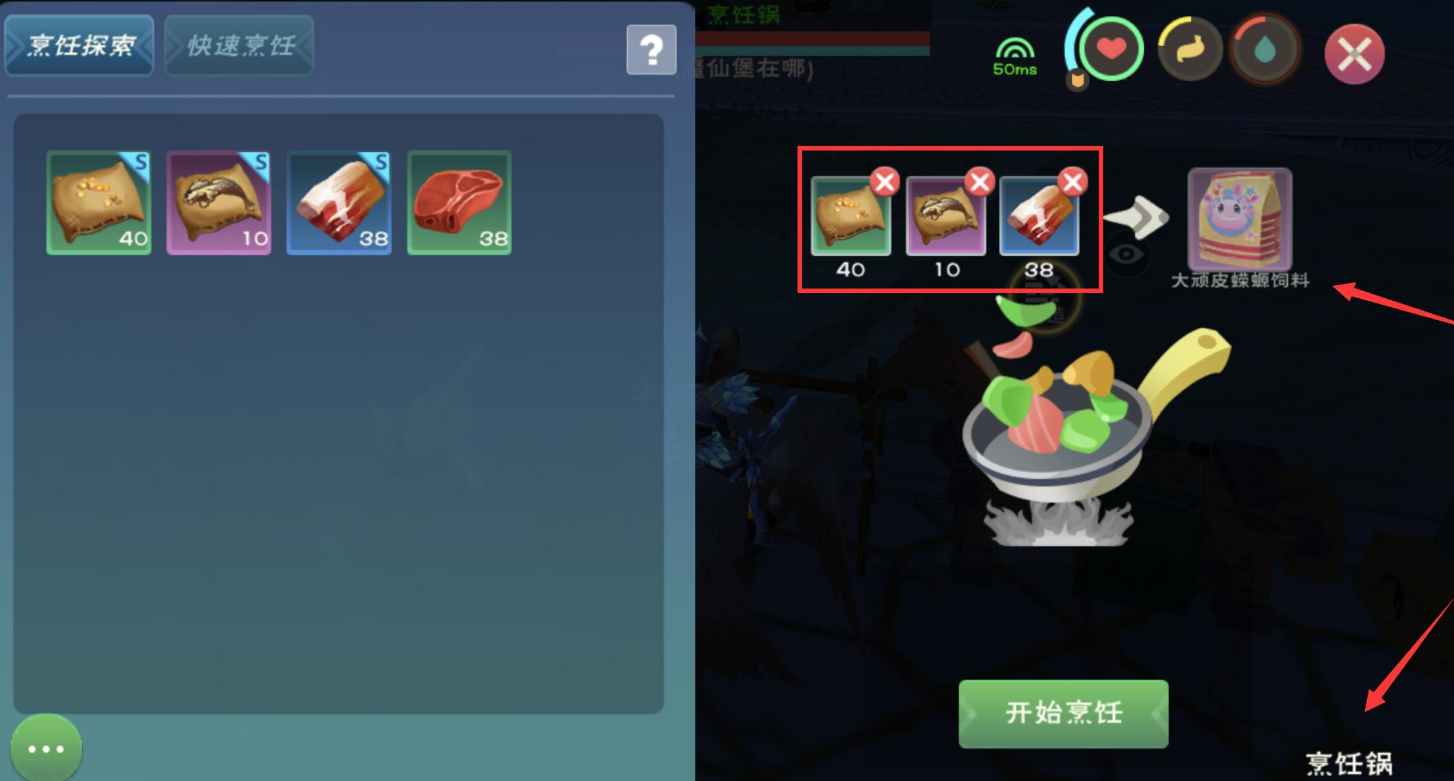
Task: View the 大顽皮蝾螈饲料 result item
Action: pos(1240,219)
